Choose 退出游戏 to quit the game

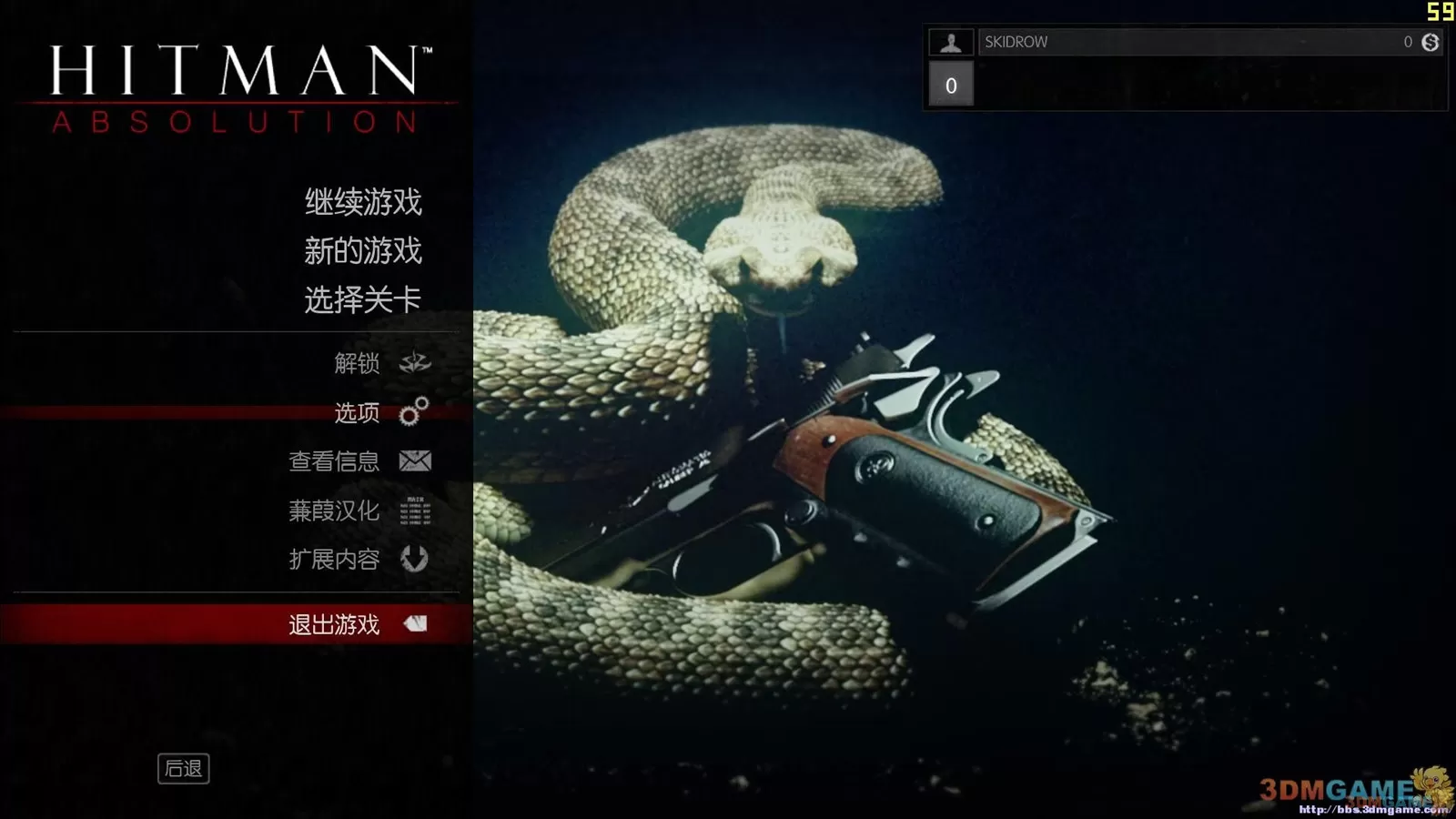pyautogui.click(x=333, y=624)
